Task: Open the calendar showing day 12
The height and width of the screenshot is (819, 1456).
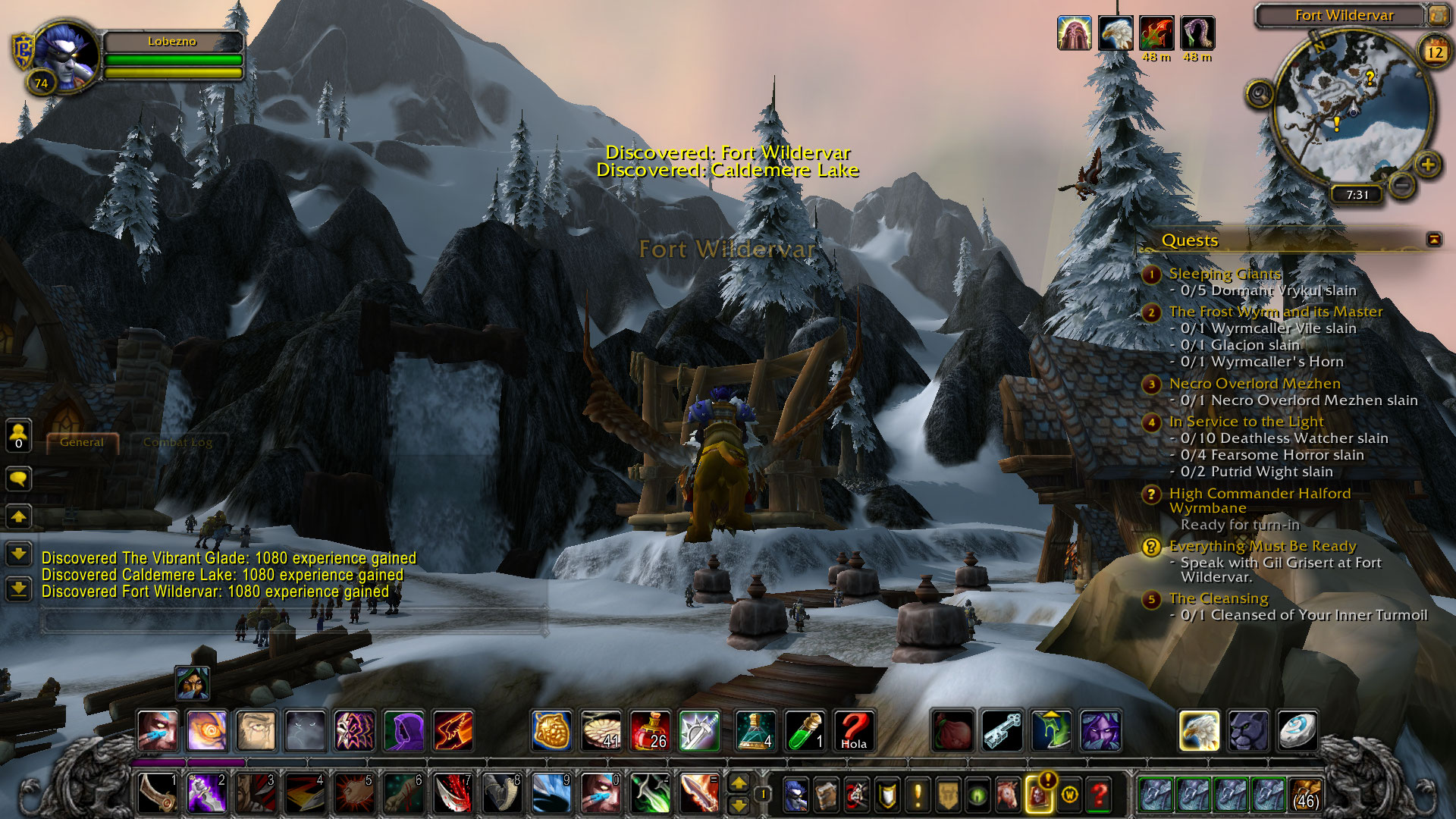Action: tap(1435, 52)
